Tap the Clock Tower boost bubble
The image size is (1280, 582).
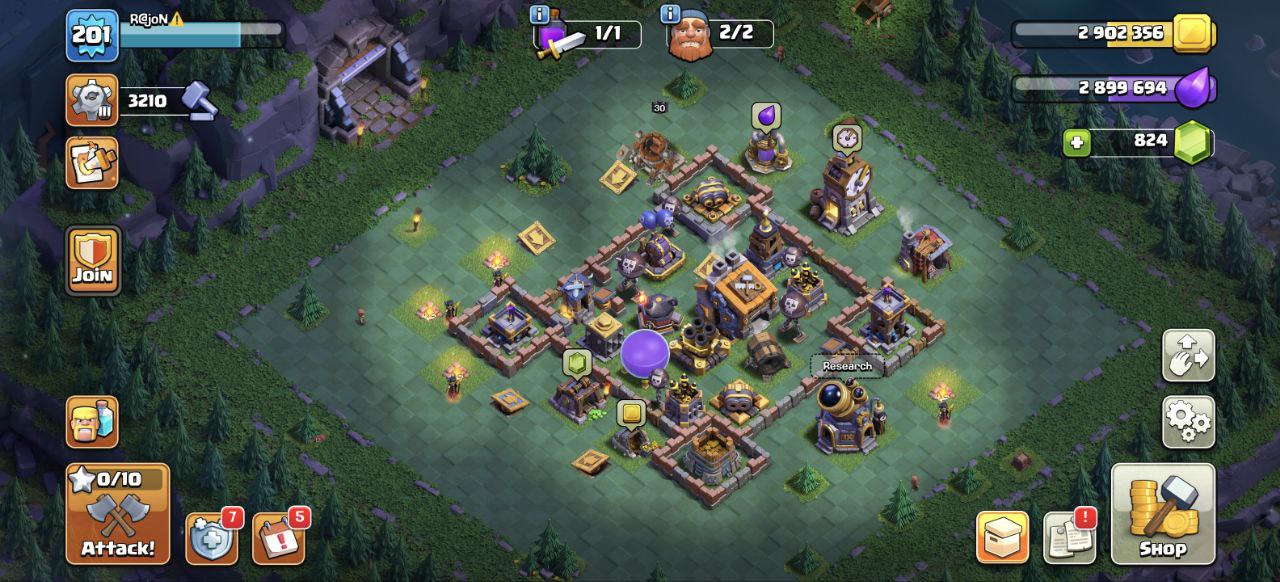847,137
